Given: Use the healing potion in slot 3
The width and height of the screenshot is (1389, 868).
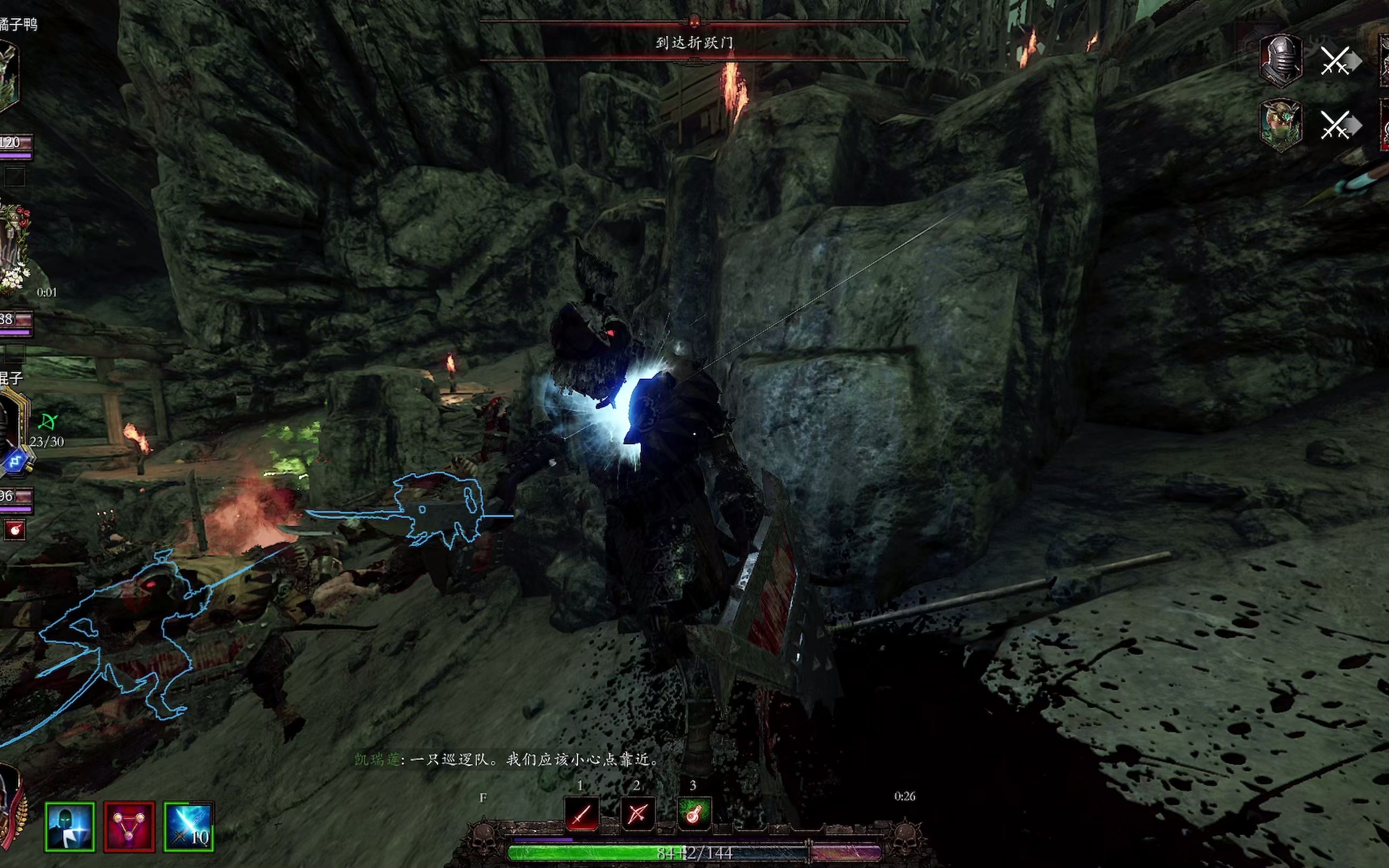Looking at the screenshot, I should point(693,813).
